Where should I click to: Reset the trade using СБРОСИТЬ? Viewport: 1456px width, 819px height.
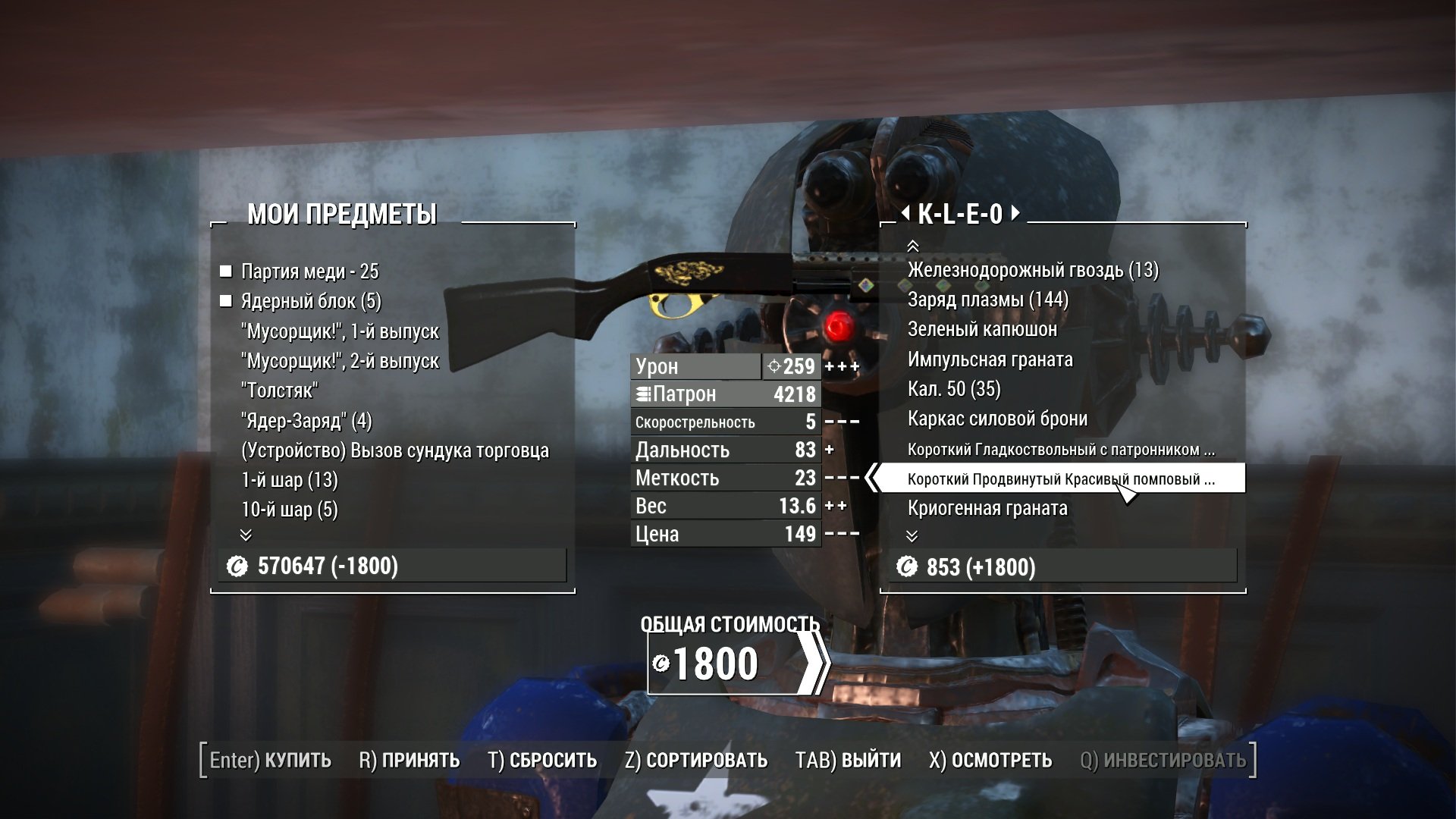(x=542, y=760)
